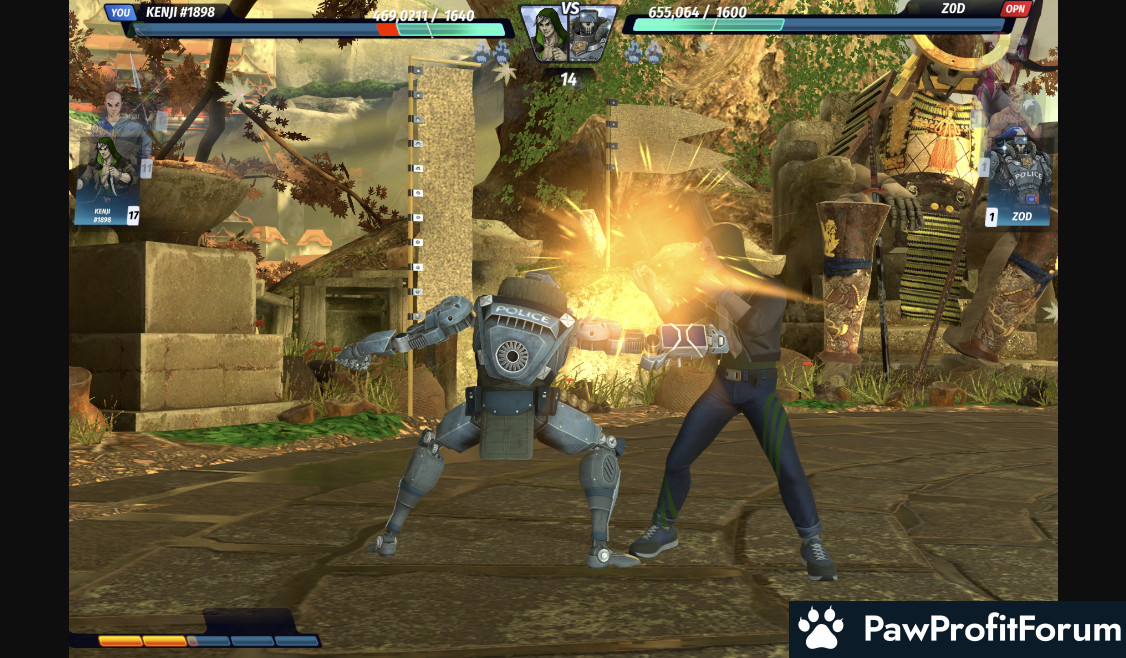Select the ZOD police robot card
Image resolution: width=1126 pixels, height=658 pixels.
click(1018, 180)
